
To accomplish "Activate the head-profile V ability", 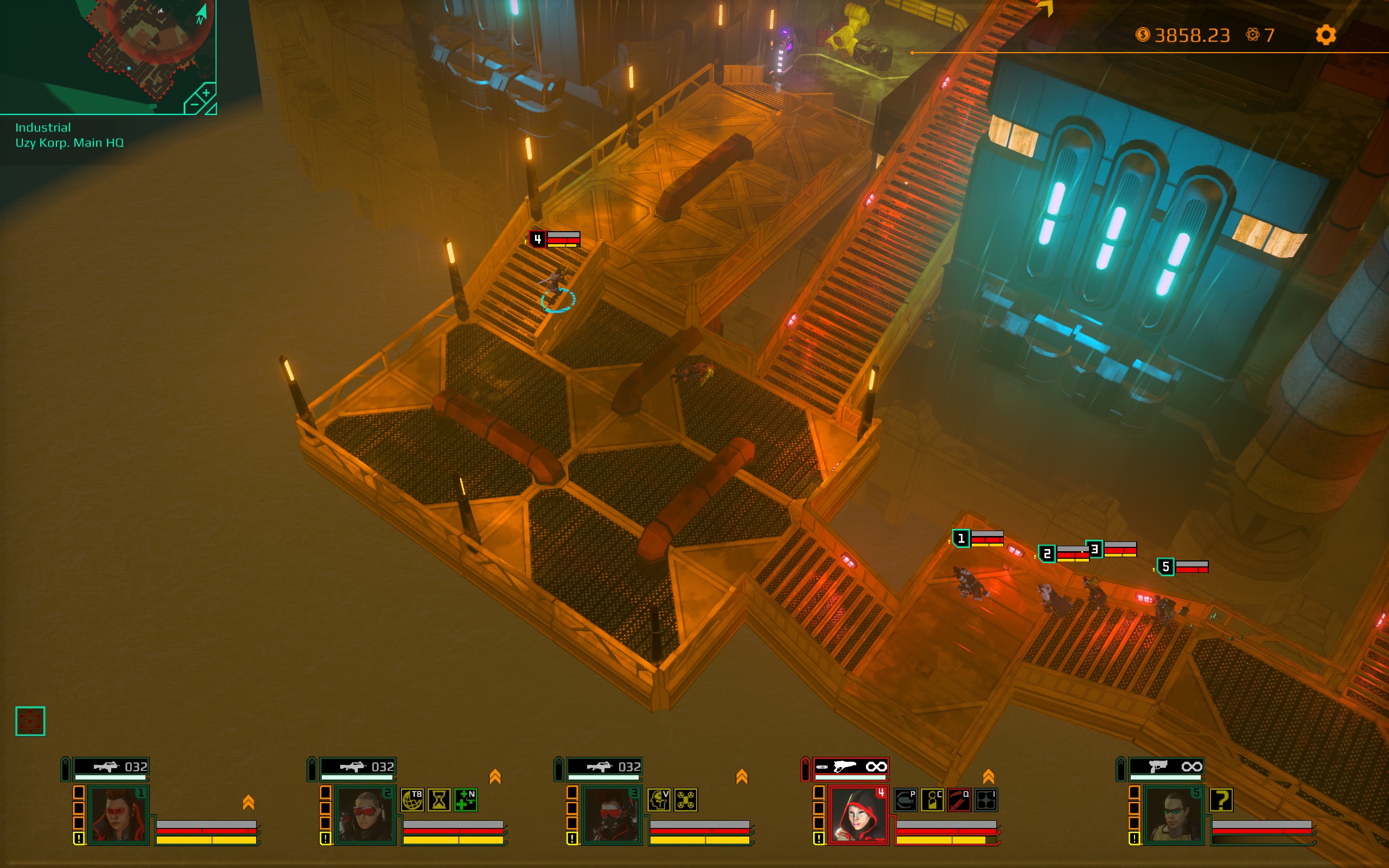I will tap(659, 800).
